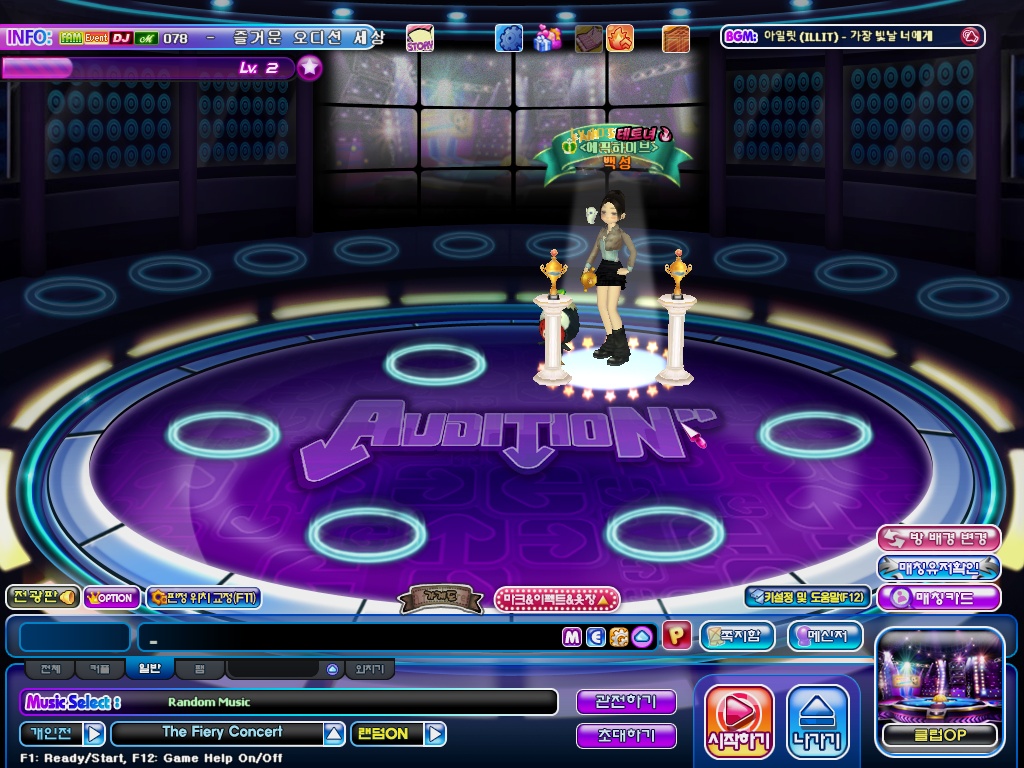Check matched users with 매칭유저확인

pos(938,568)
